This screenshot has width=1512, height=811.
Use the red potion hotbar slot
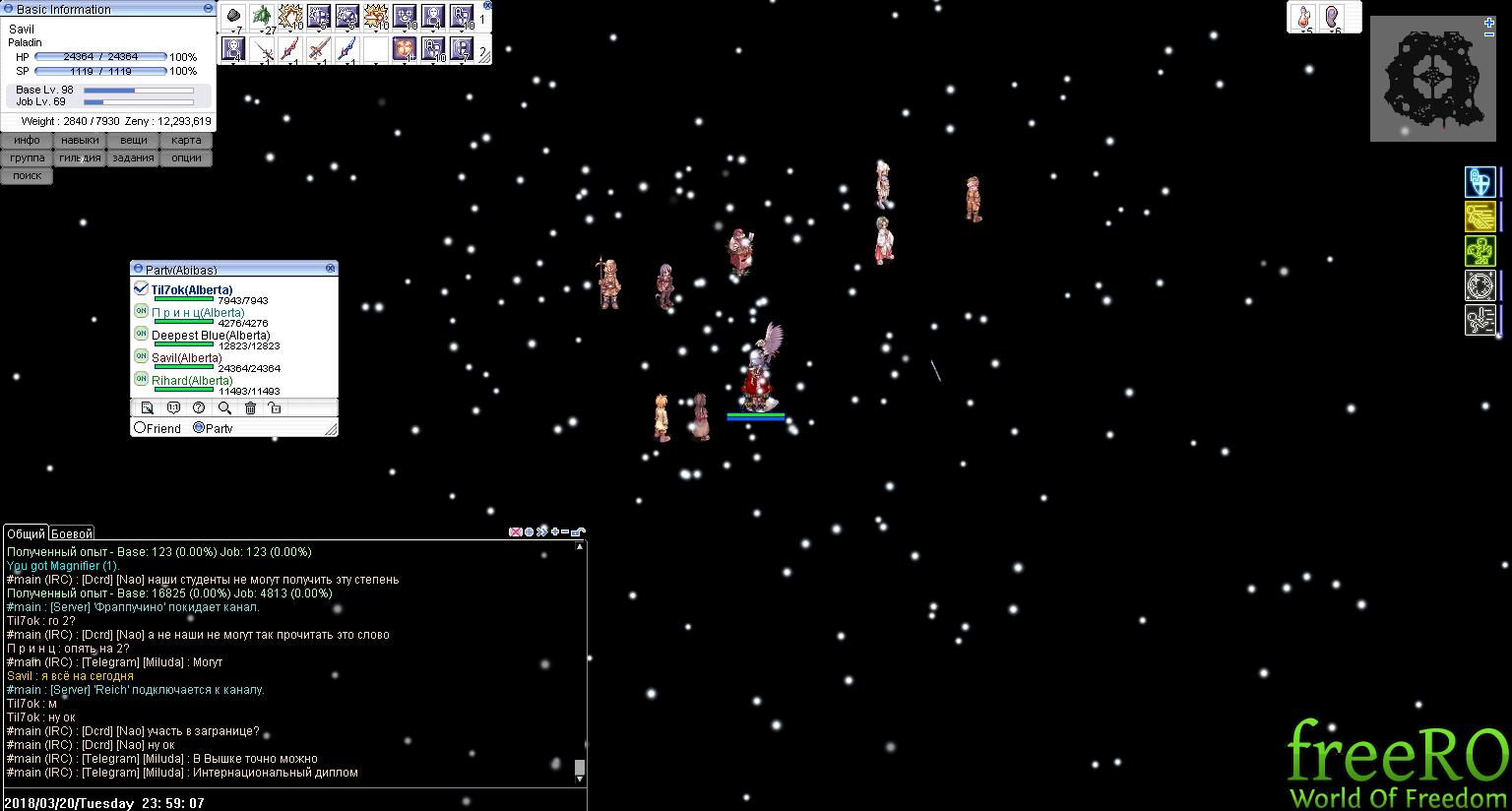(x=1305, y=17)
